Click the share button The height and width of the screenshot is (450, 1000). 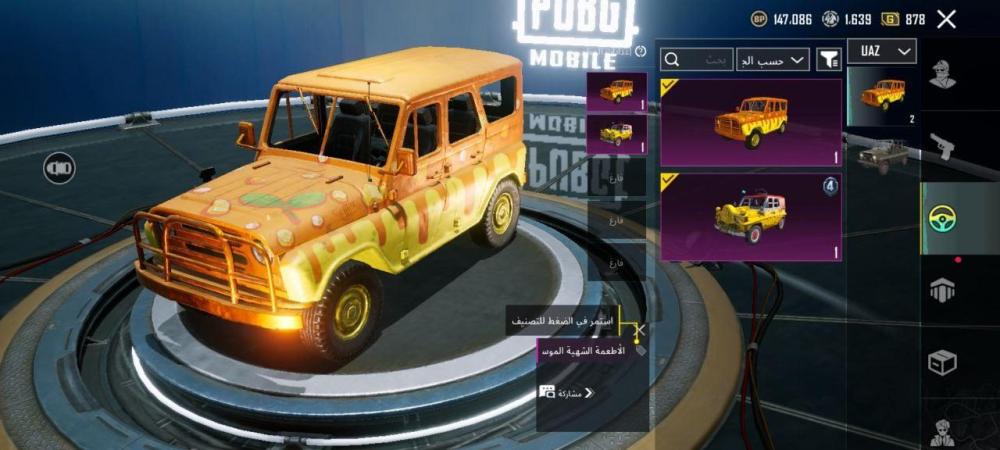point(567,393)
